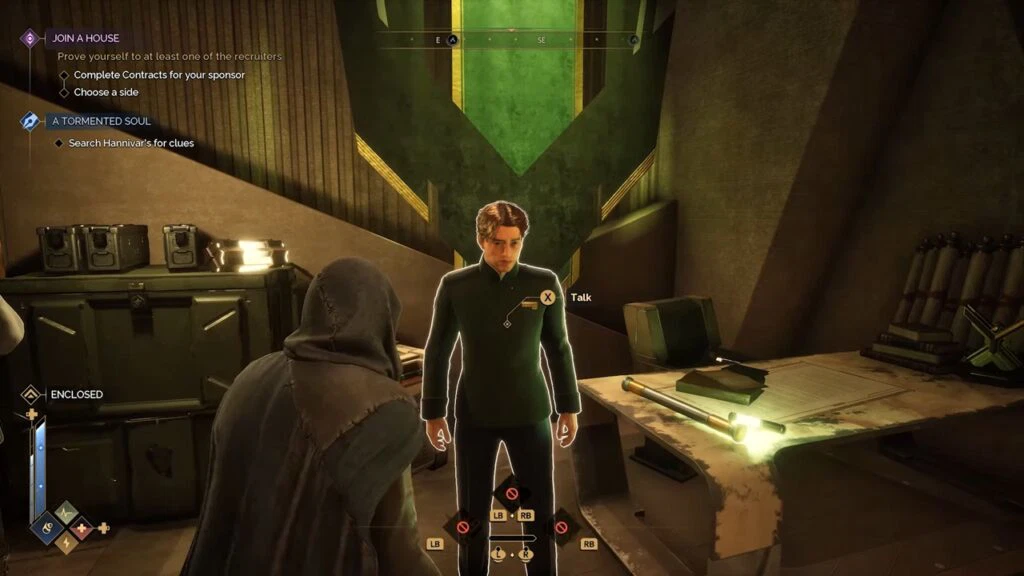Image resolution: width=1024 pixels, height=576 pixels.
Task: Use the red cross healing diamond icon
Action: (x=82, y=526)
